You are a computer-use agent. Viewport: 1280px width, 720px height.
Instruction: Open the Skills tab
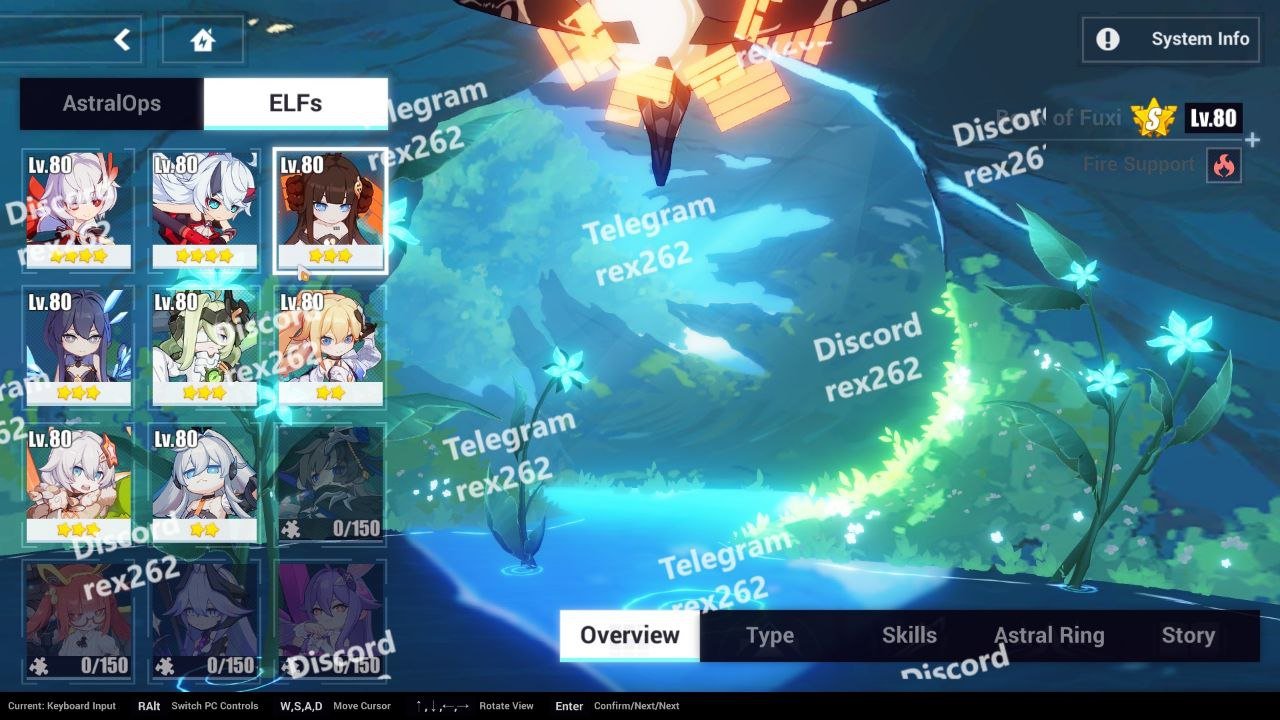[909, 635]
